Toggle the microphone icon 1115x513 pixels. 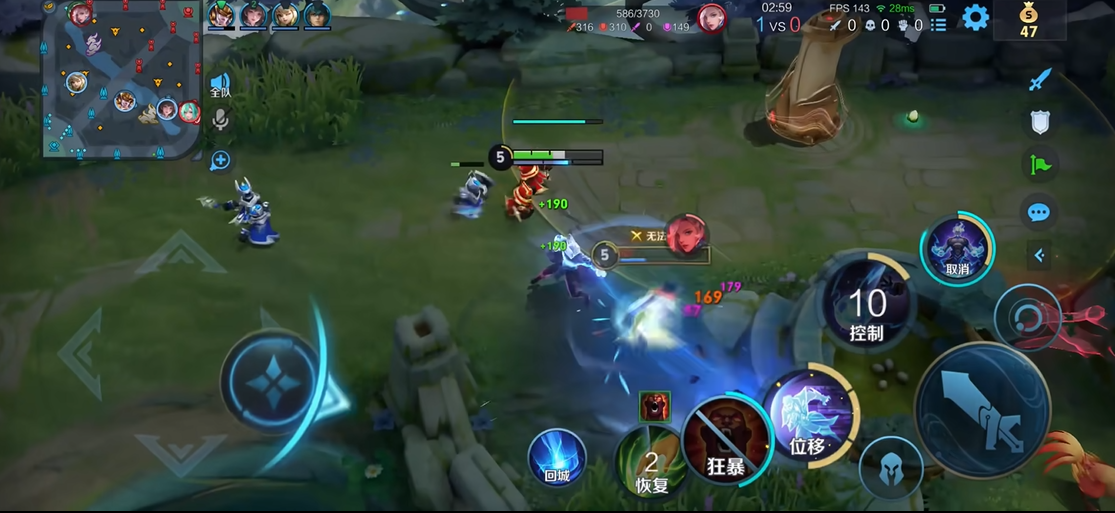(220, 121)
